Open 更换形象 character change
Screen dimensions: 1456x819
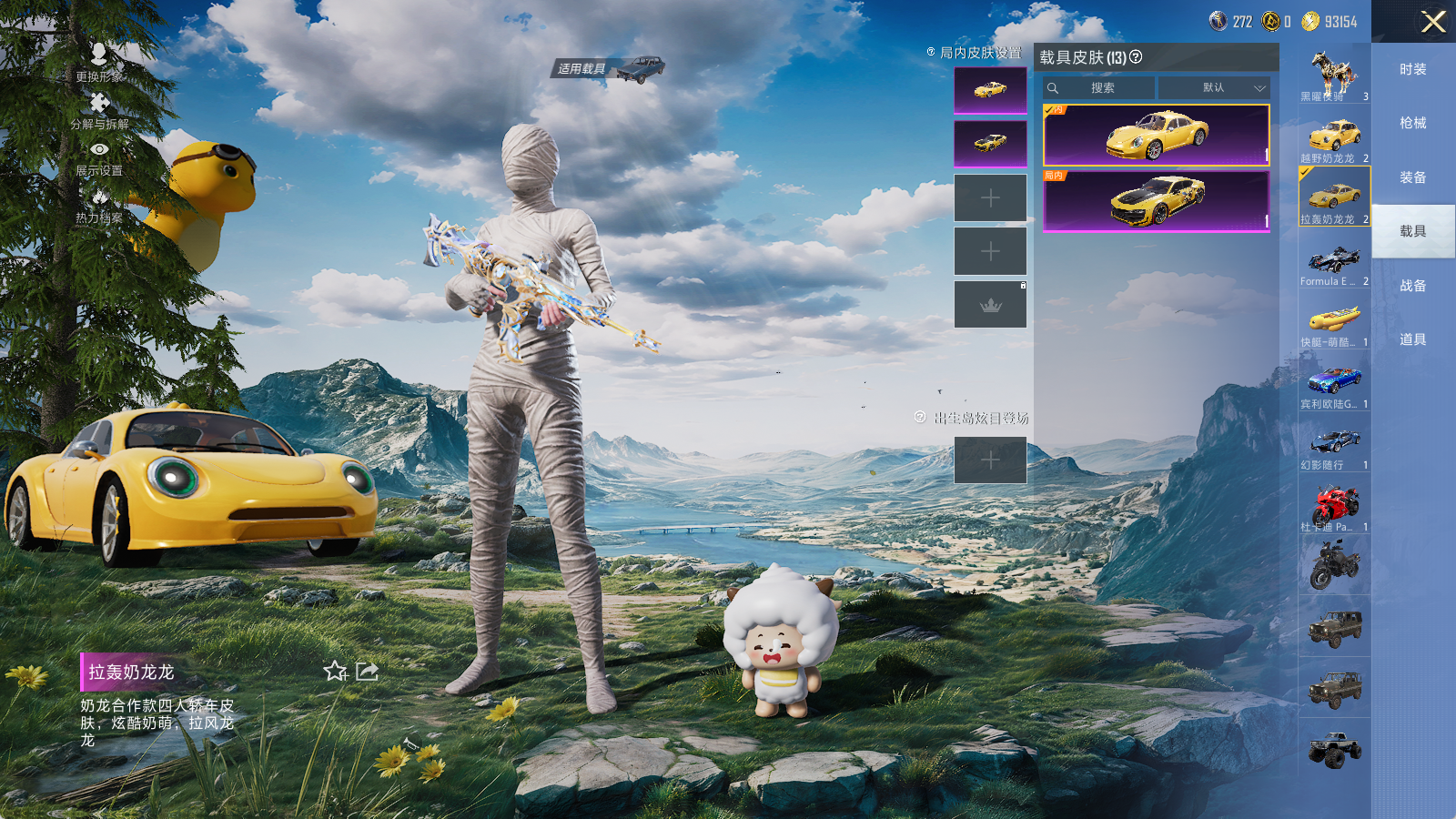(99, 62)
